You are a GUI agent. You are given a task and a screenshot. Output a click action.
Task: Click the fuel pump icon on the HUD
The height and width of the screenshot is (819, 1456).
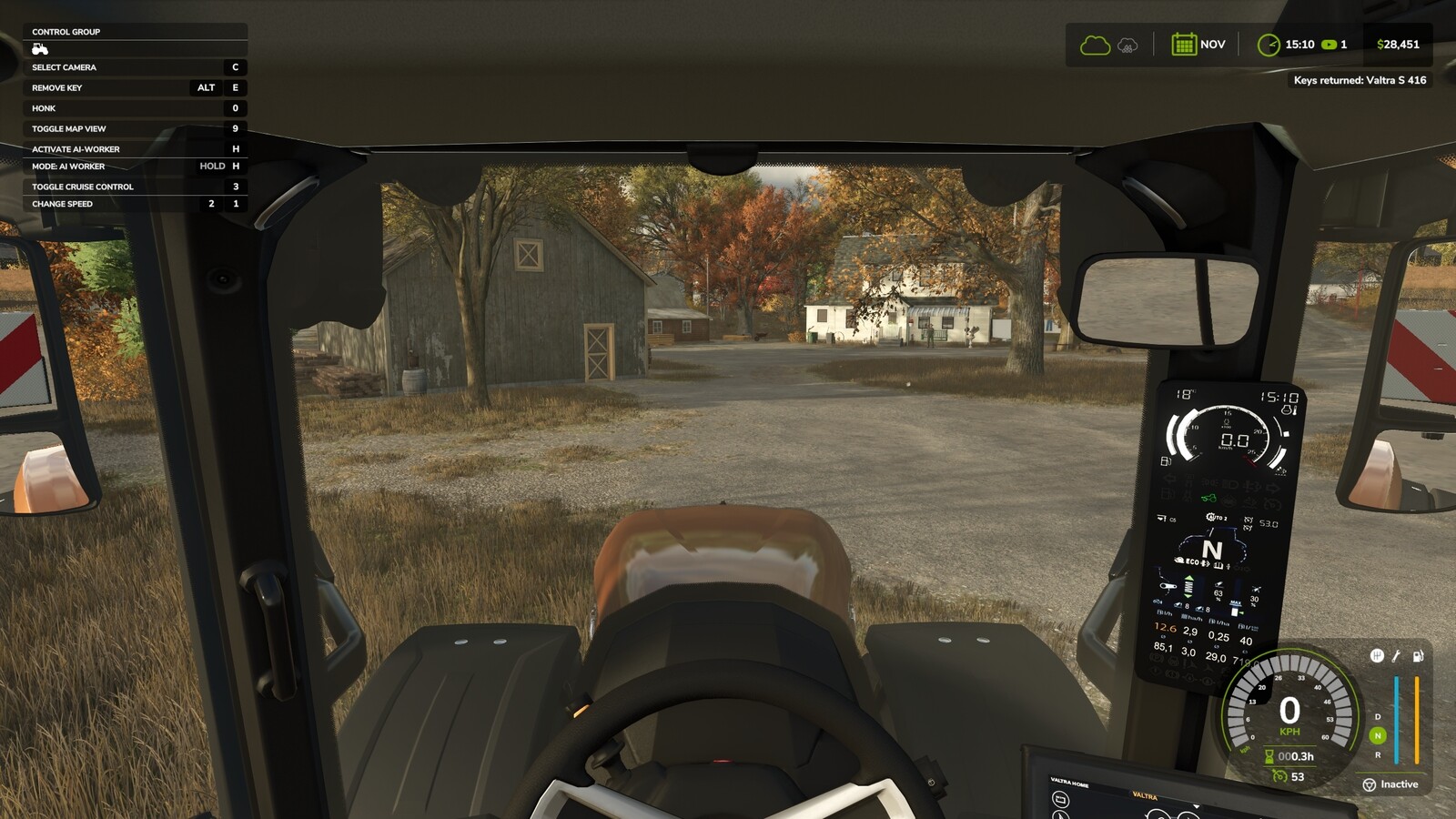(x=1418, y=656)
